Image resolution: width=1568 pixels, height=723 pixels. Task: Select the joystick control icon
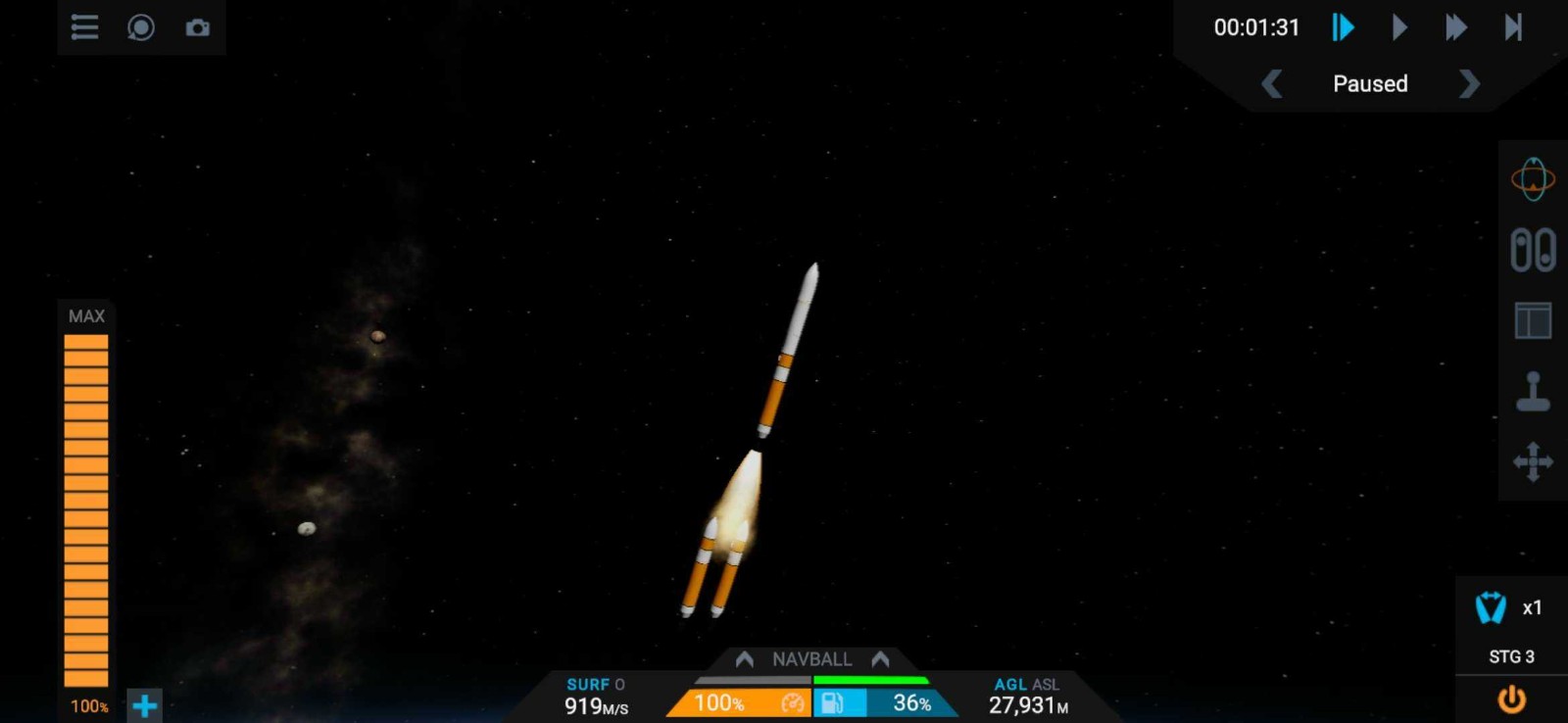click(x=1534, y=390)
